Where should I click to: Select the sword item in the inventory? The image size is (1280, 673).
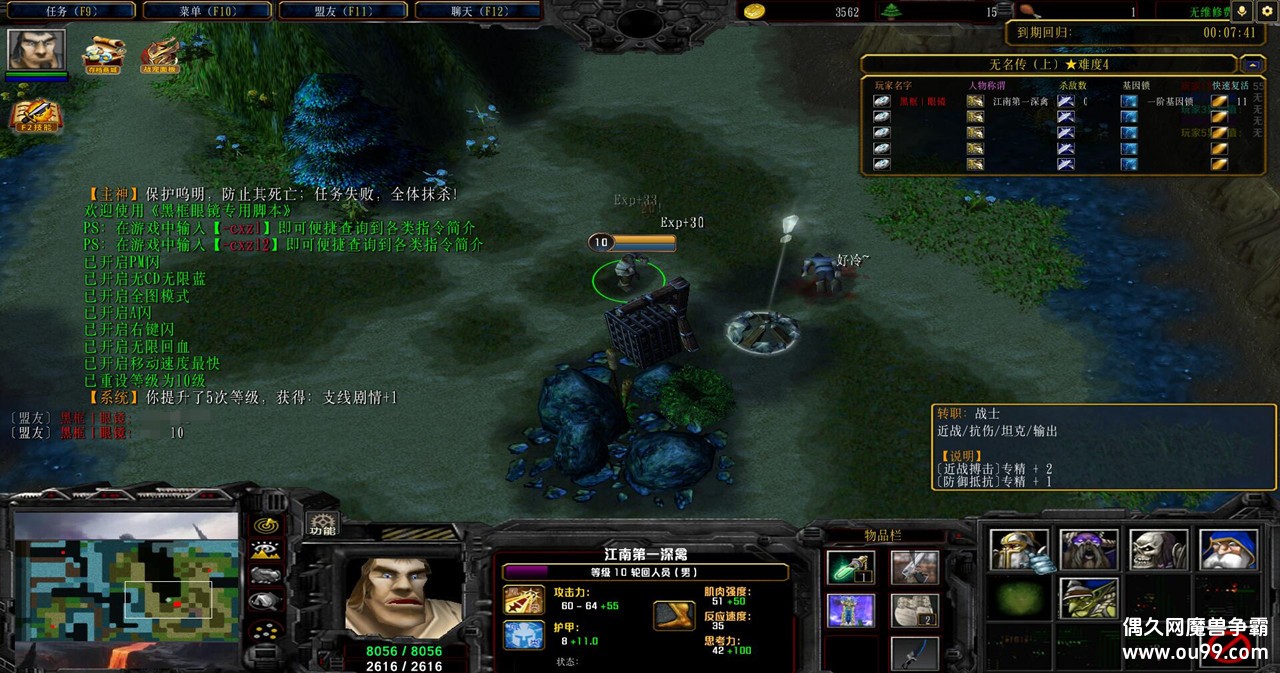pos(914,567)
